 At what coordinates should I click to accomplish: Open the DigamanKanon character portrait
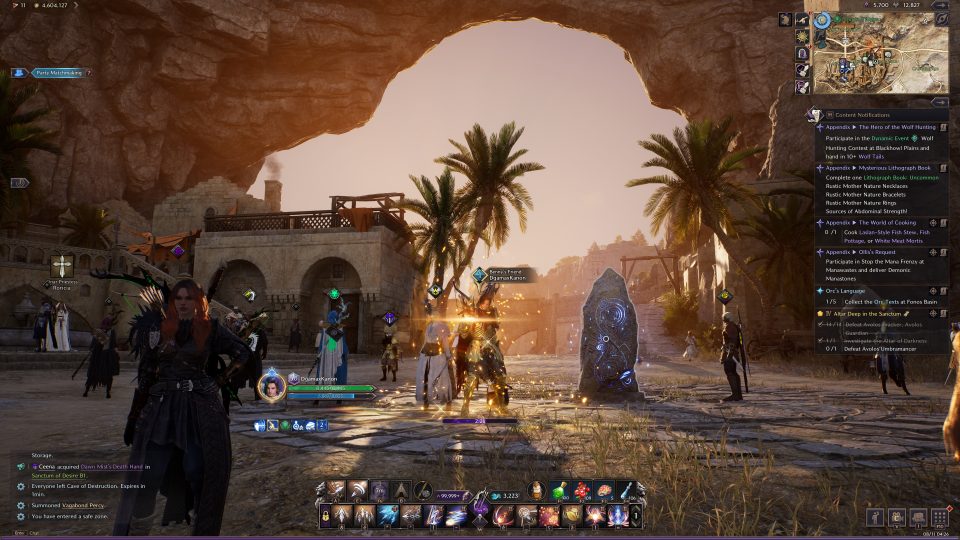(271, 386)
